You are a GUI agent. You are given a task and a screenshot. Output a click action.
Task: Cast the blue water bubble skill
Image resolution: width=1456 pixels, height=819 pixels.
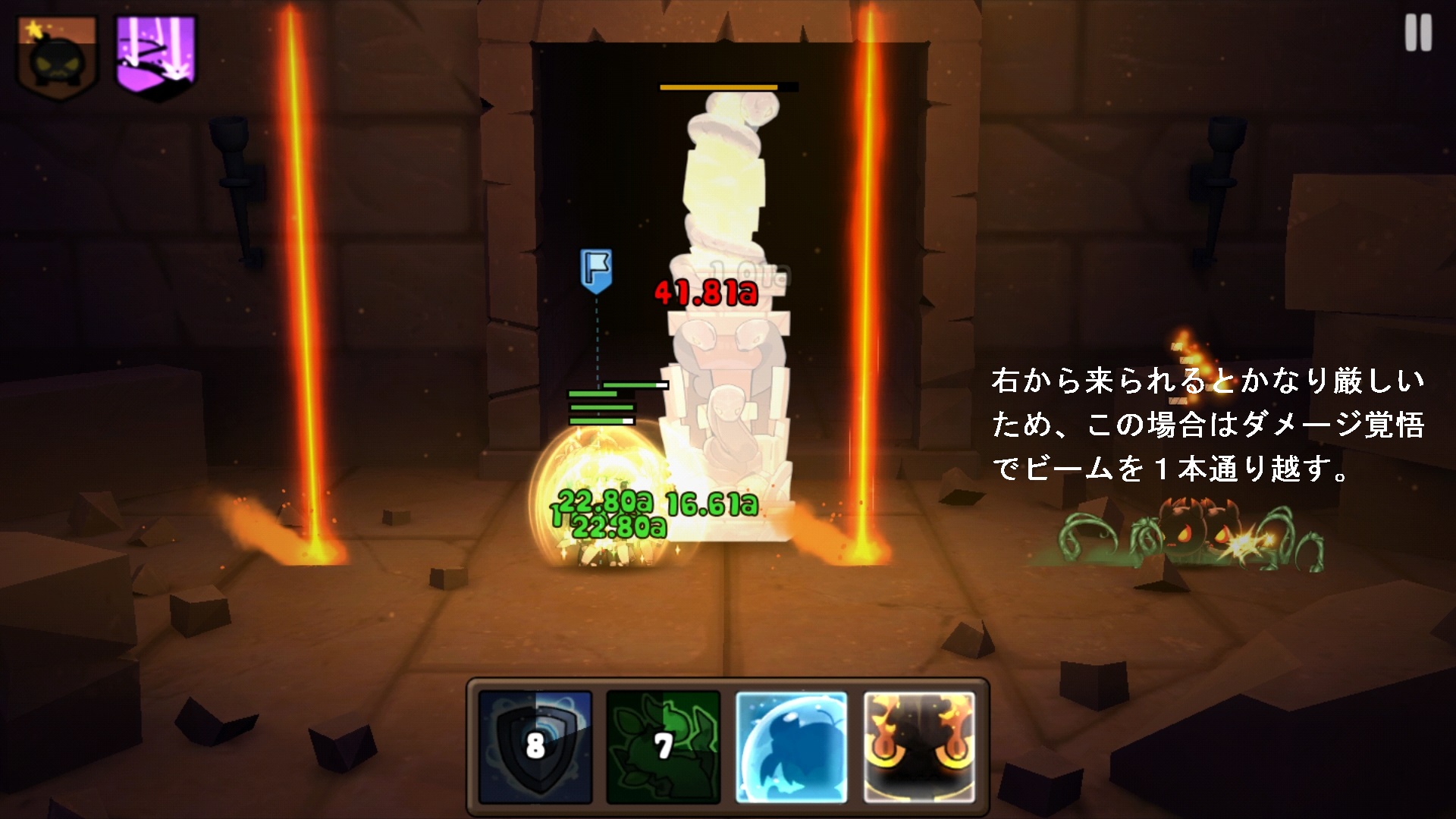790,747
